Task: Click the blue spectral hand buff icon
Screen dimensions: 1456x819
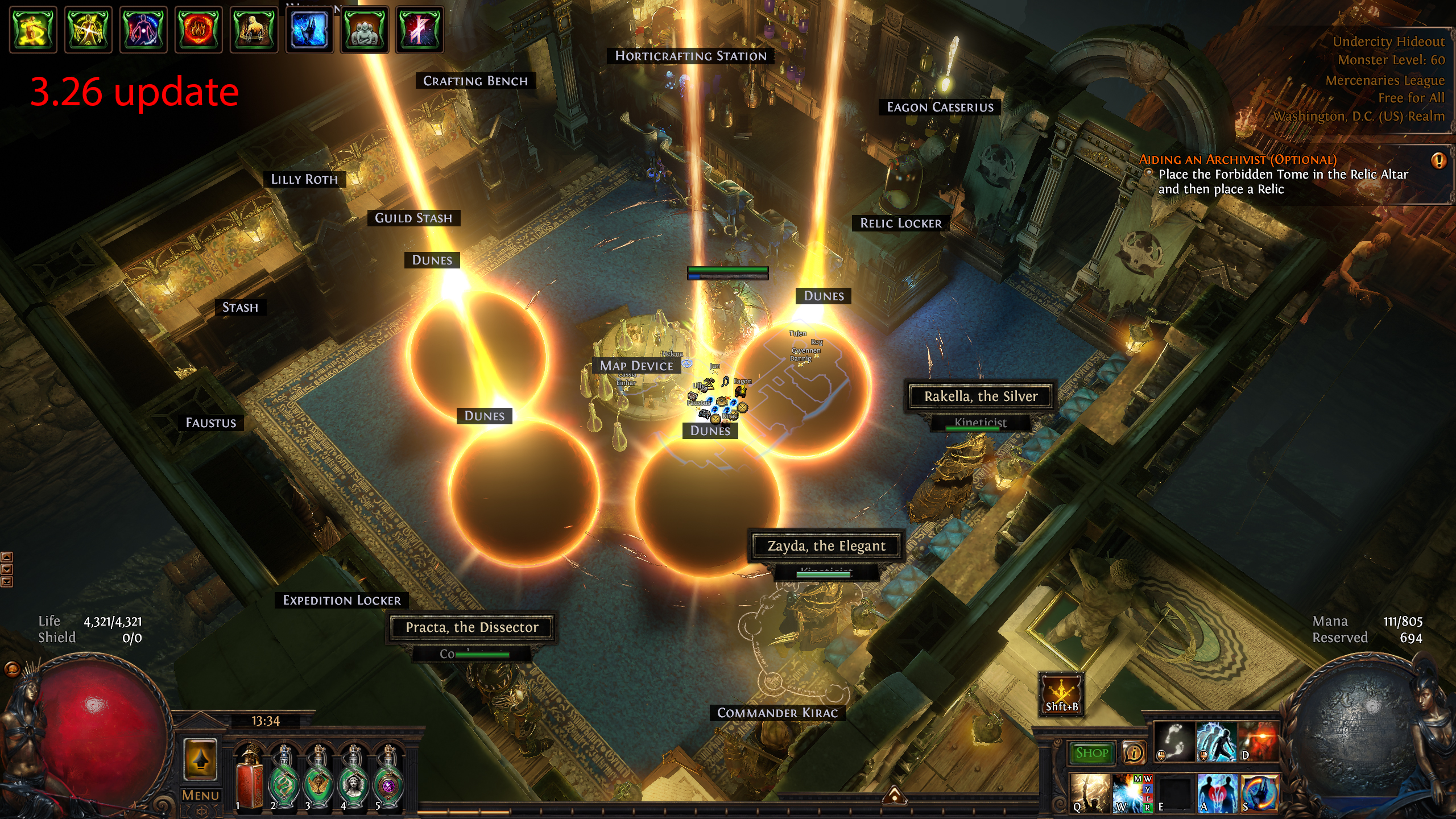Action: pyautogui.click(x=309, y=30)
